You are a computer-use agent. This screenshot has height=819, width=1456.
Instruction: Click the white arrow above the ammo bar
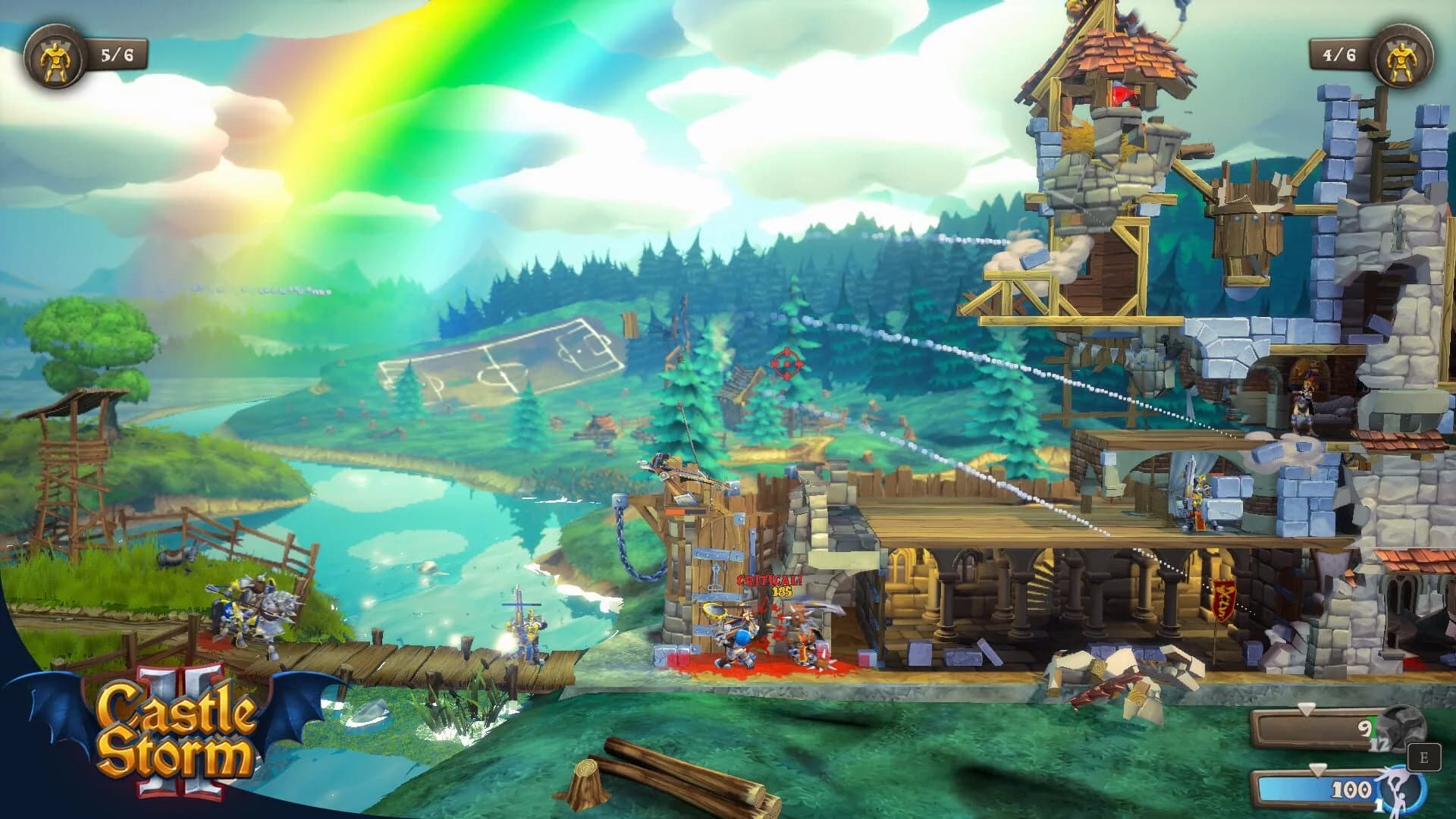pyautogui.click(x=1306, y=709)
